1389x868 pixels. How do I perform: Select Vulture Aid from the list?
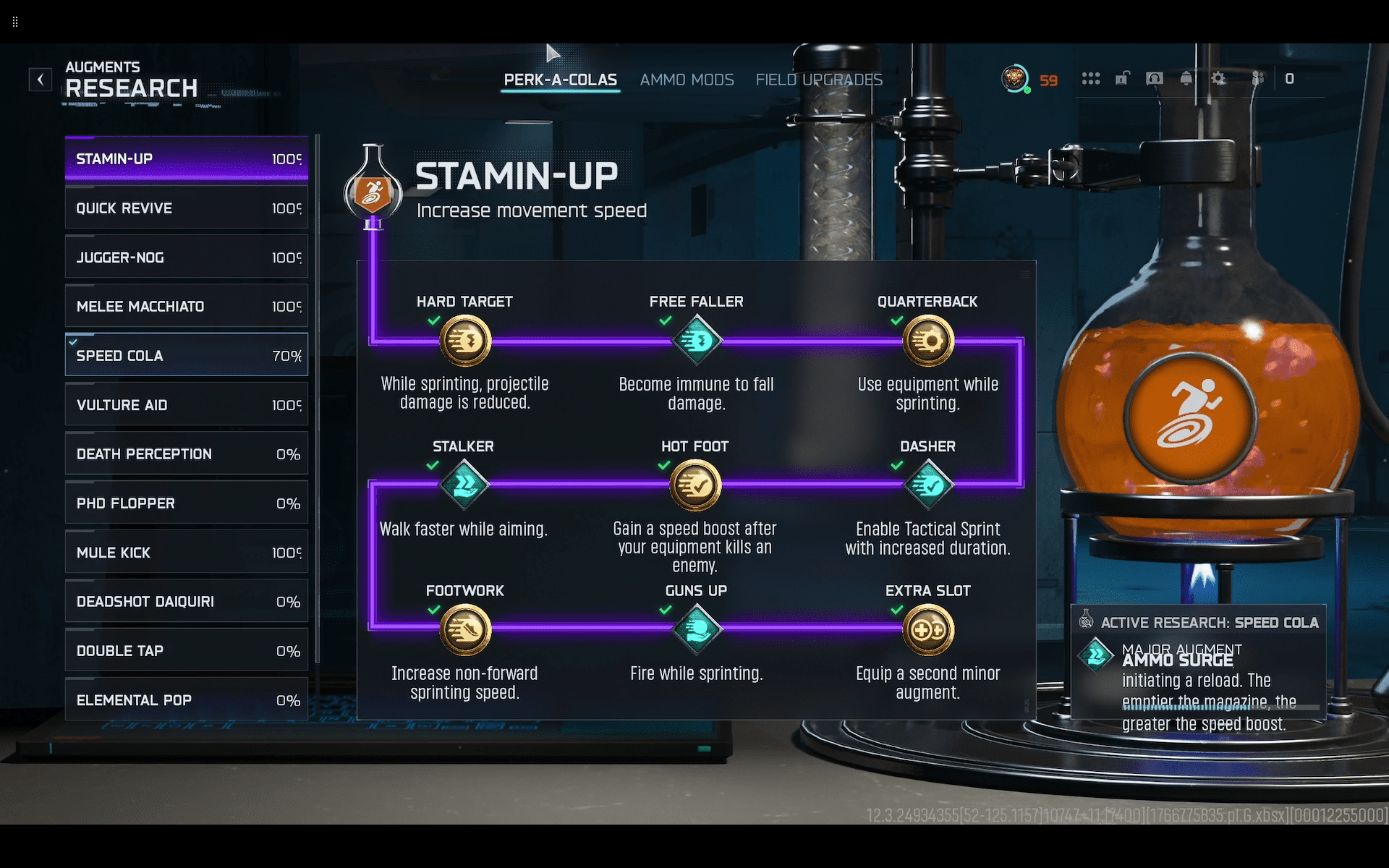click(187, 405)
